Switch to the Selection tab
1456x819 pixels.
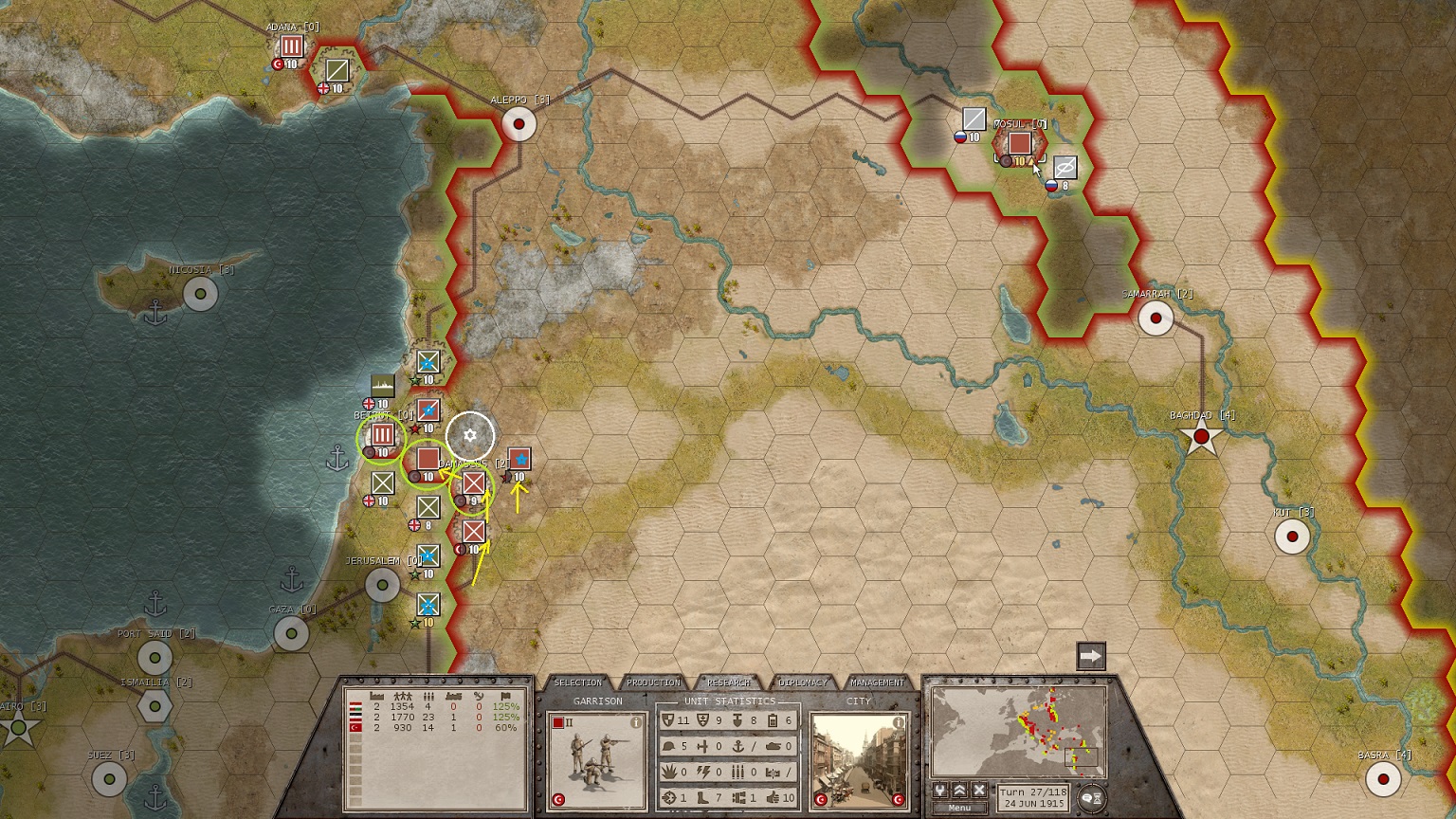pyautogui.click(x=577, y=682)
